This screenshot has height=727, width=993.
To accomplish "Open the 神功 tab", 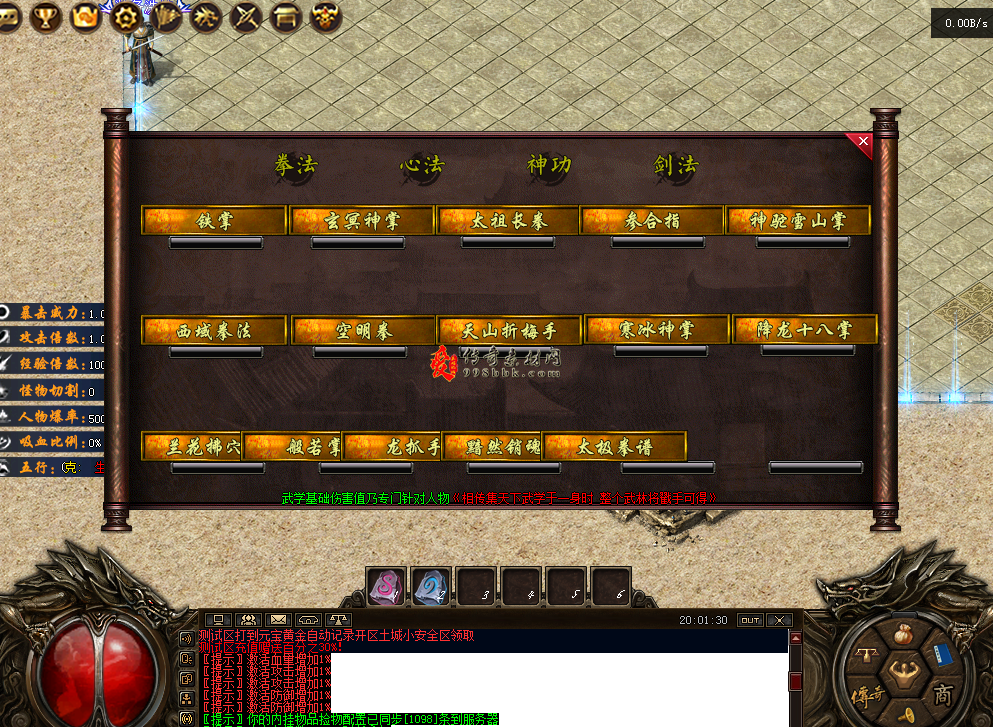I will click(549, 165).
